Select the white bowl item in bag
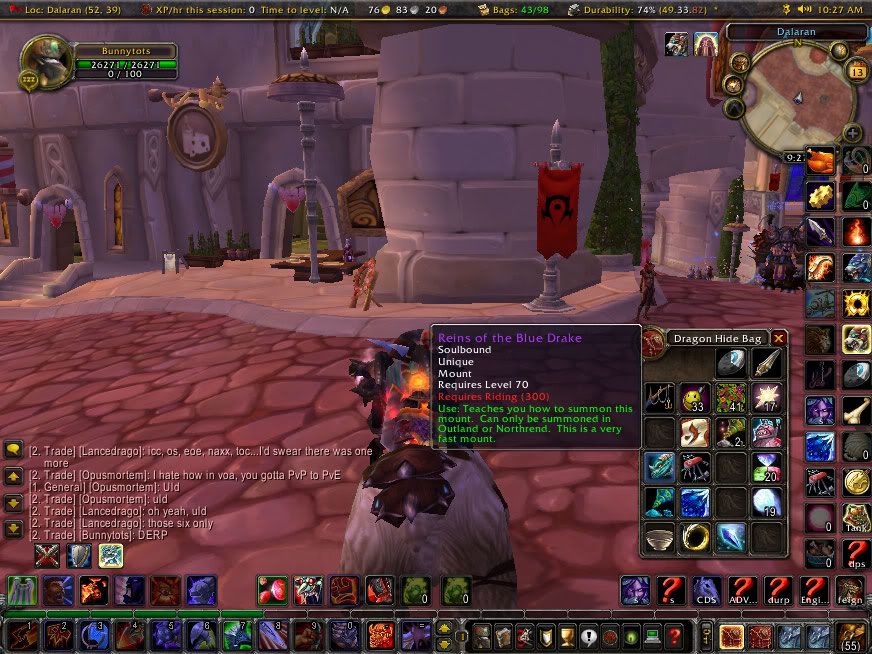 659,538
